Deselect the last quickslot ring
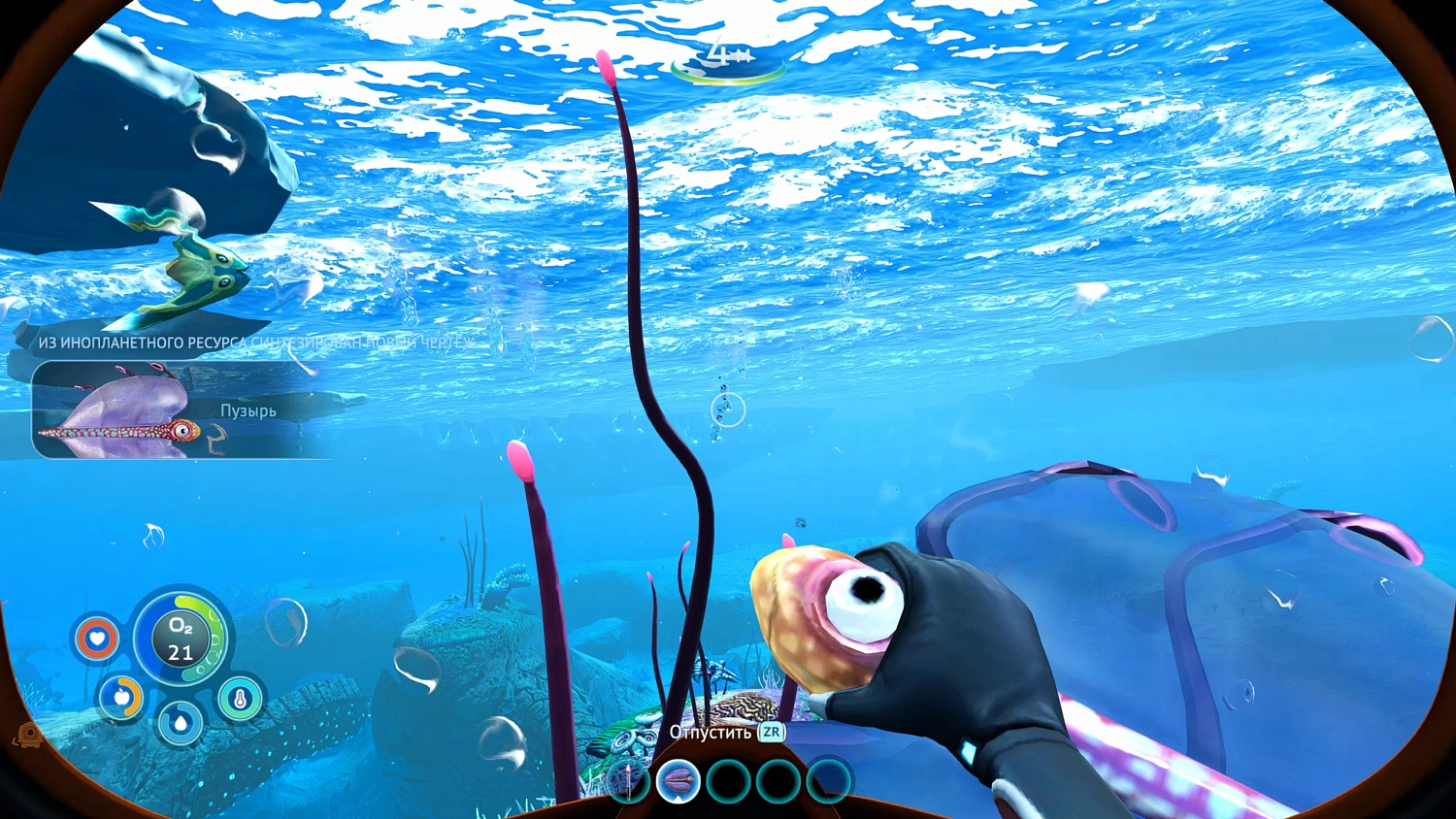 click(x=828, y=779)
